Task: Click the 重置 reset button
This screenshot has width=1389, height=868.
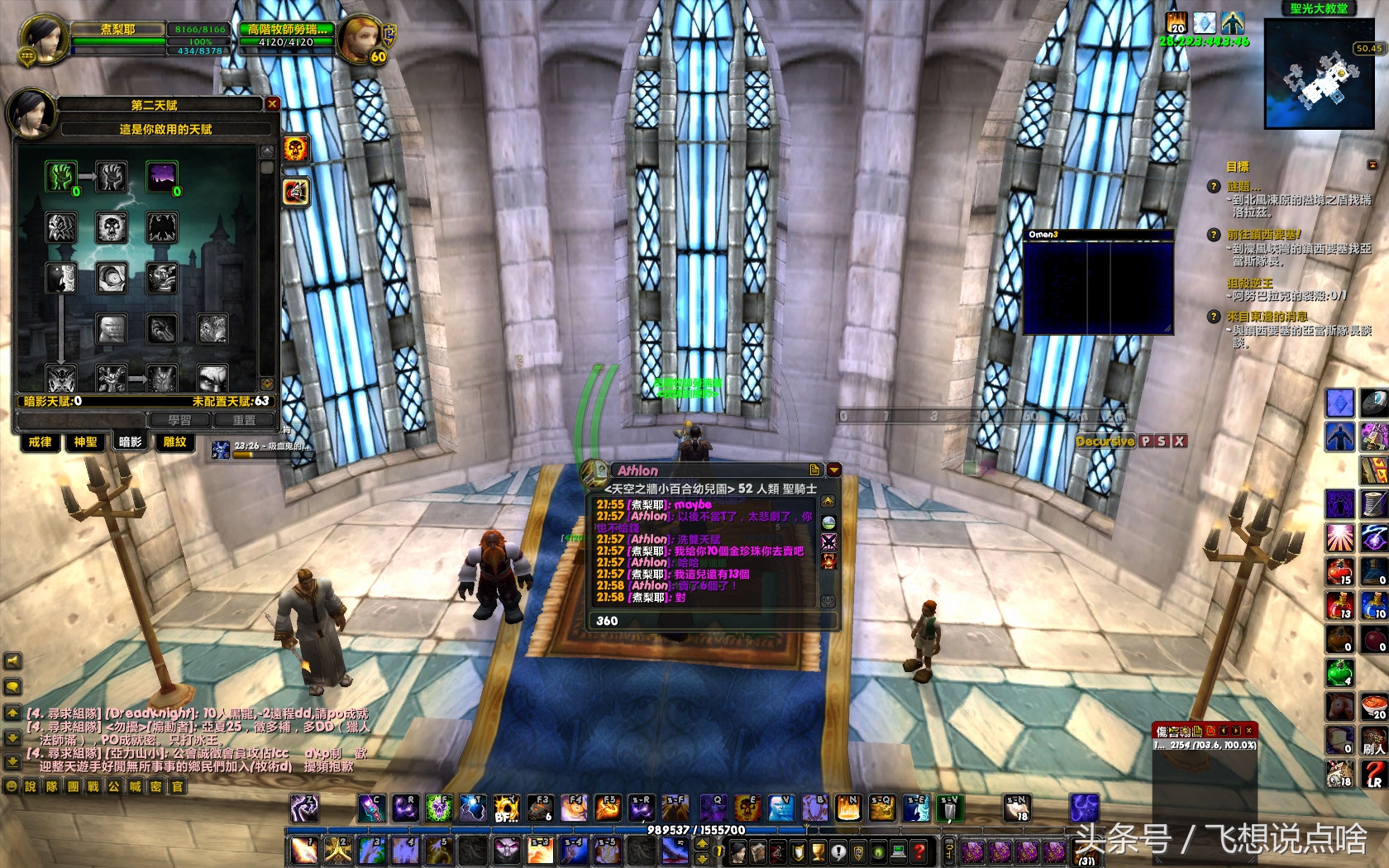Action: click(244, 421)
